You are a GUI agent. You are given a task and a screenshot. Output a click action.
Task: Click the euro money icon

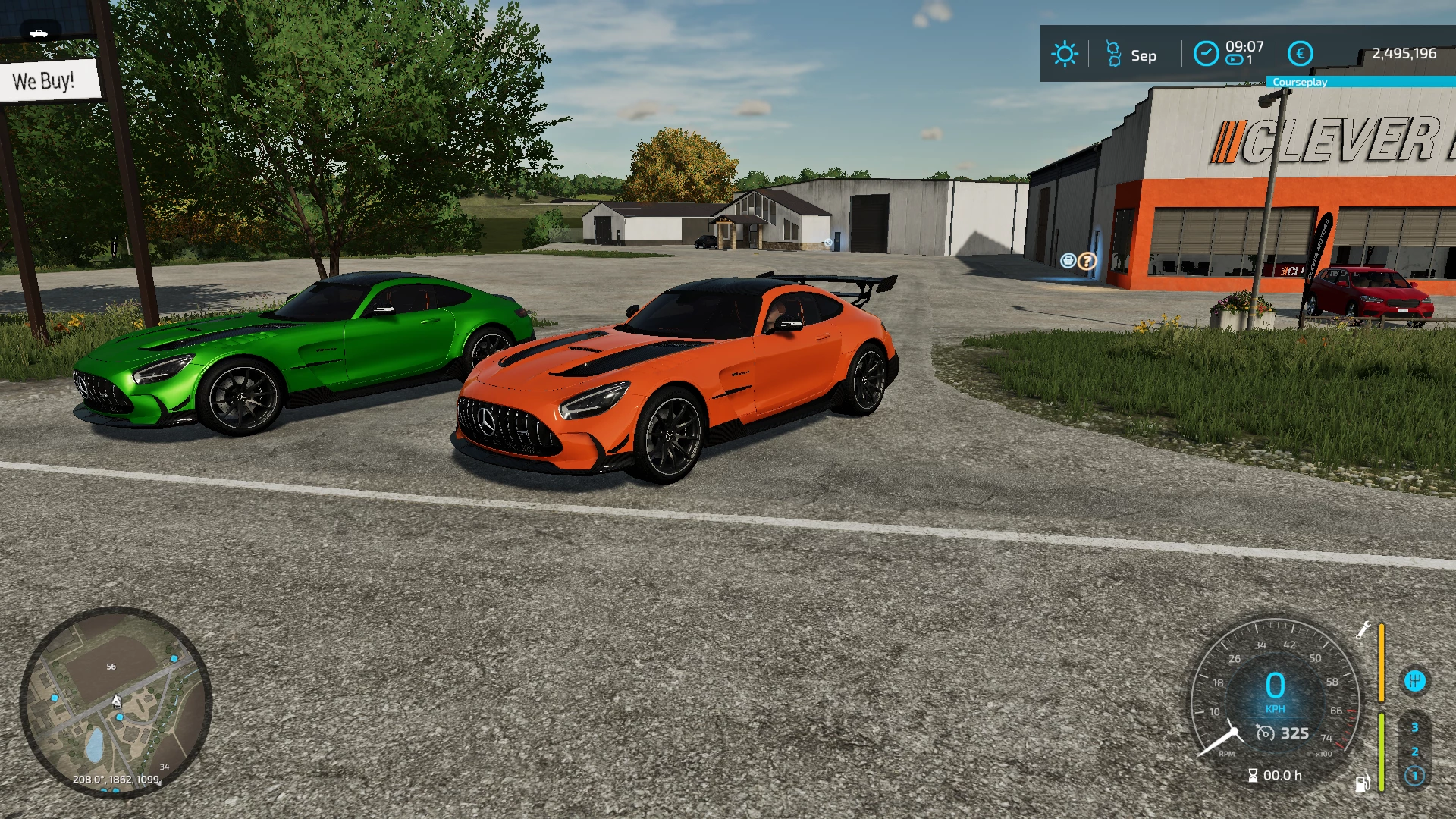1301,54
